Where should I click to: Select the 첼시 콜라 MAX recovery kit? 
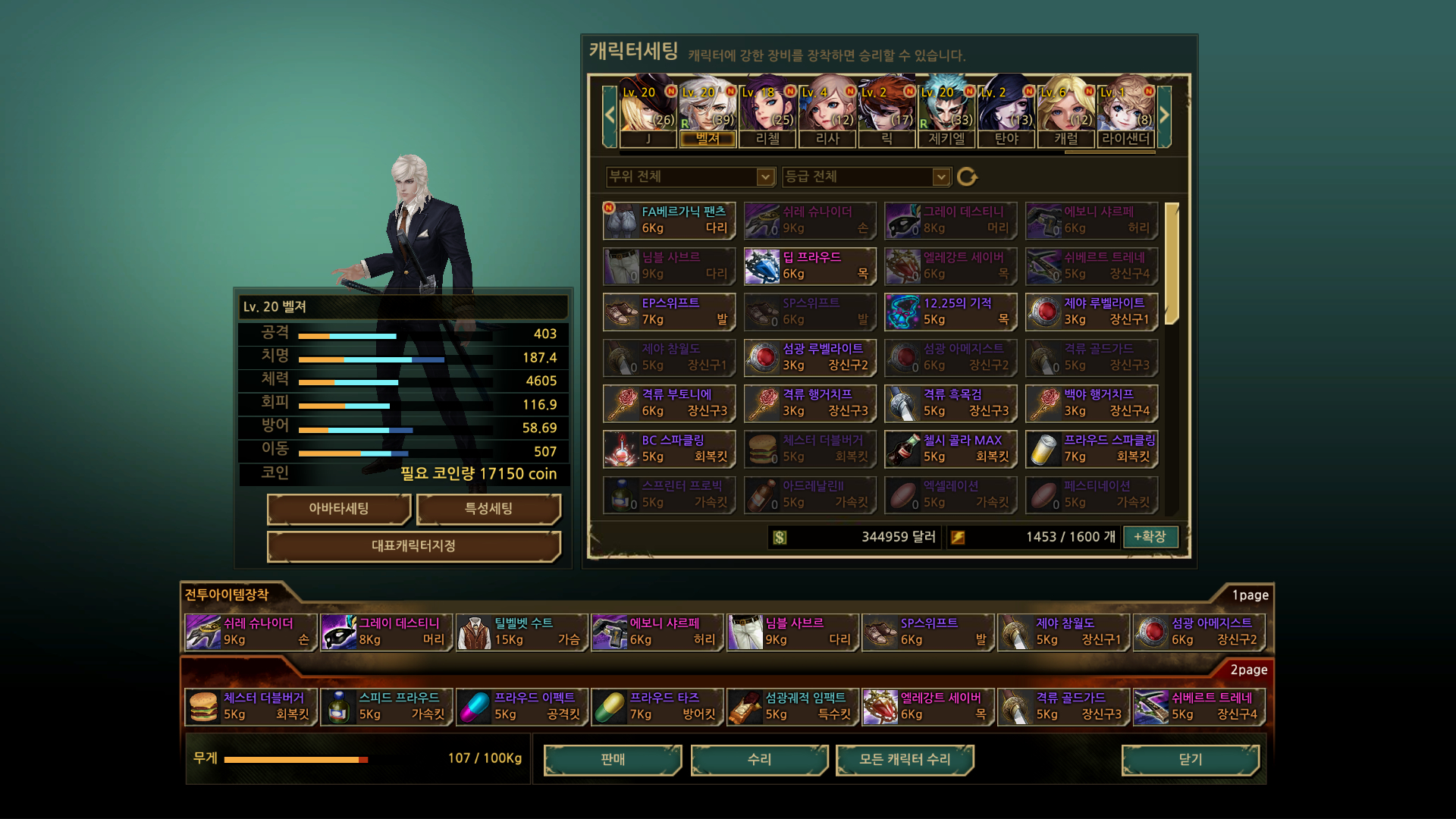click(x=951, y=448)
